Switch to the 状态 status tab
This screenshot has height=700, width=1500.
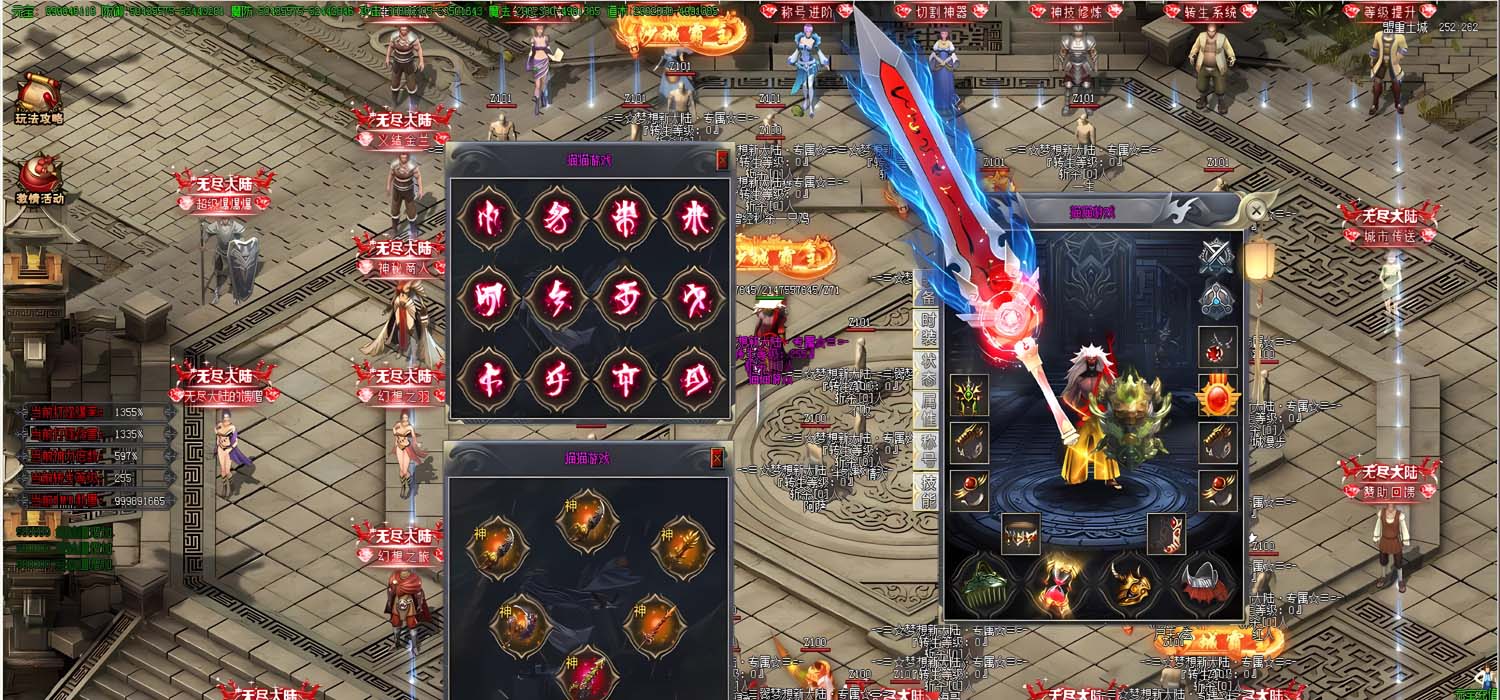tap(928, 366)
